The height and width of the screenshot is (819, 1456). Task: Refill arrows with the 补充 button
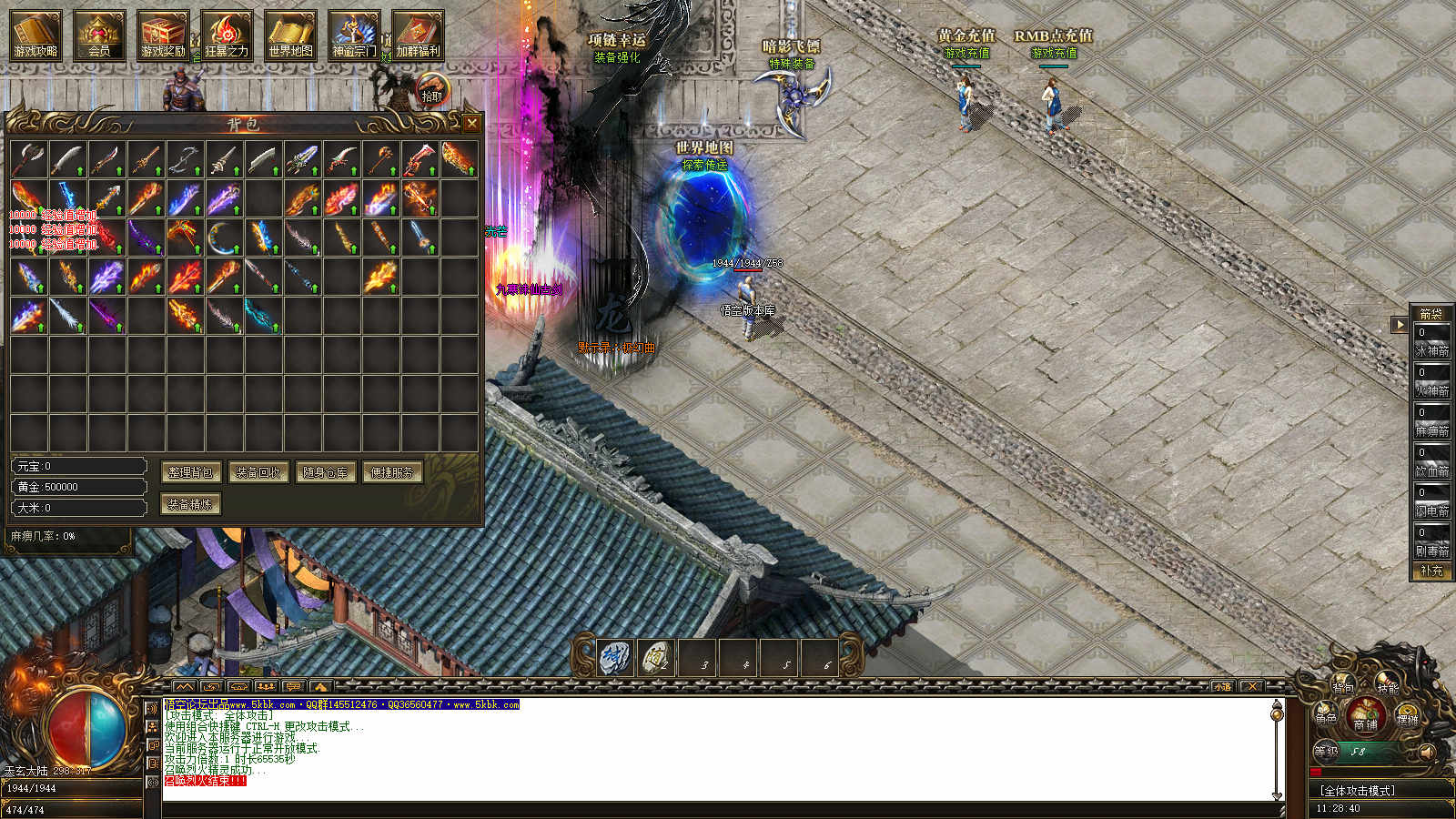(1431, 571)
